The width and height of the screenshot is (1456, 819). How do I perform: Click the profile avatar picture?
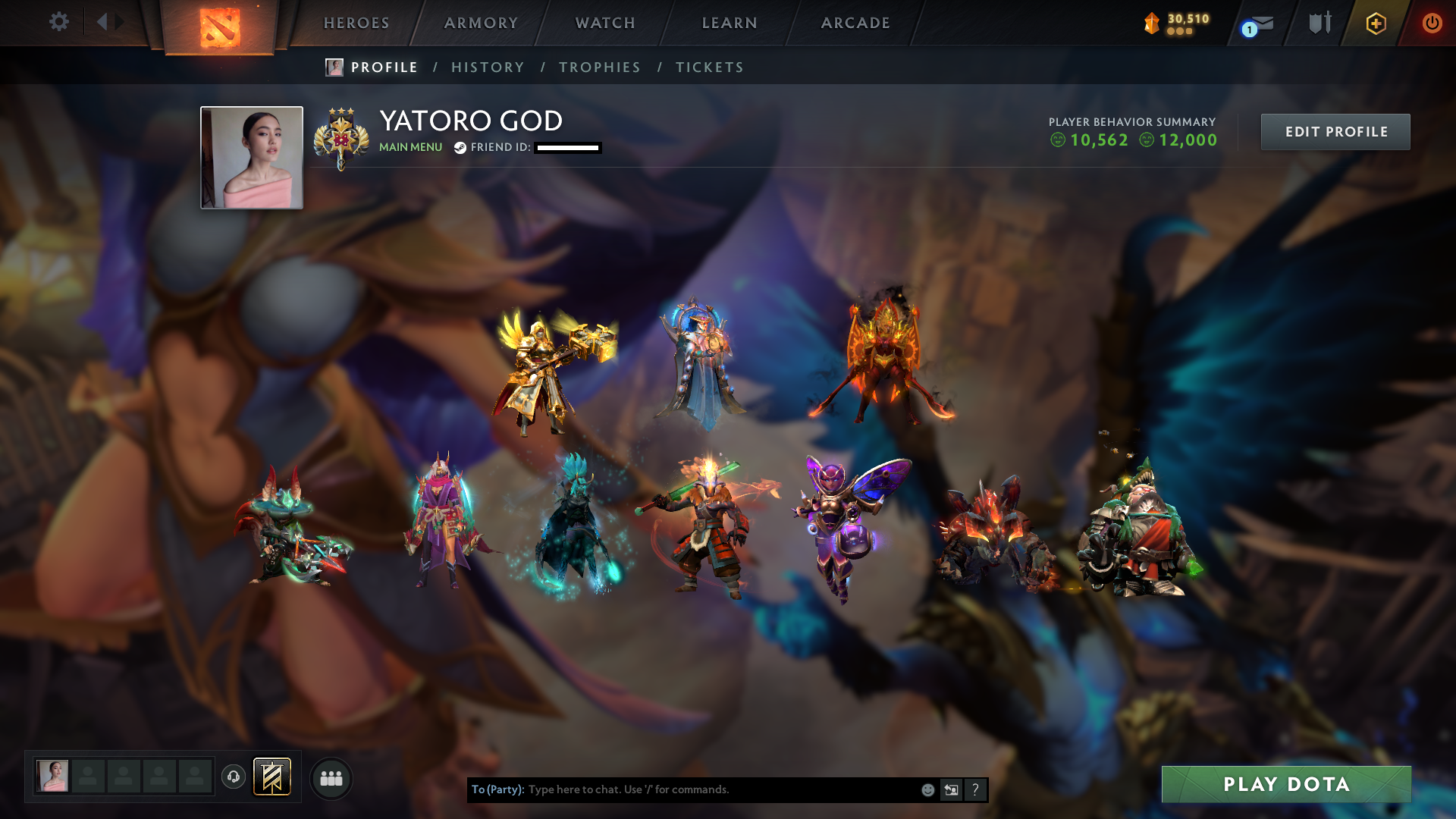pyautogui.click(x=251, y=157)
